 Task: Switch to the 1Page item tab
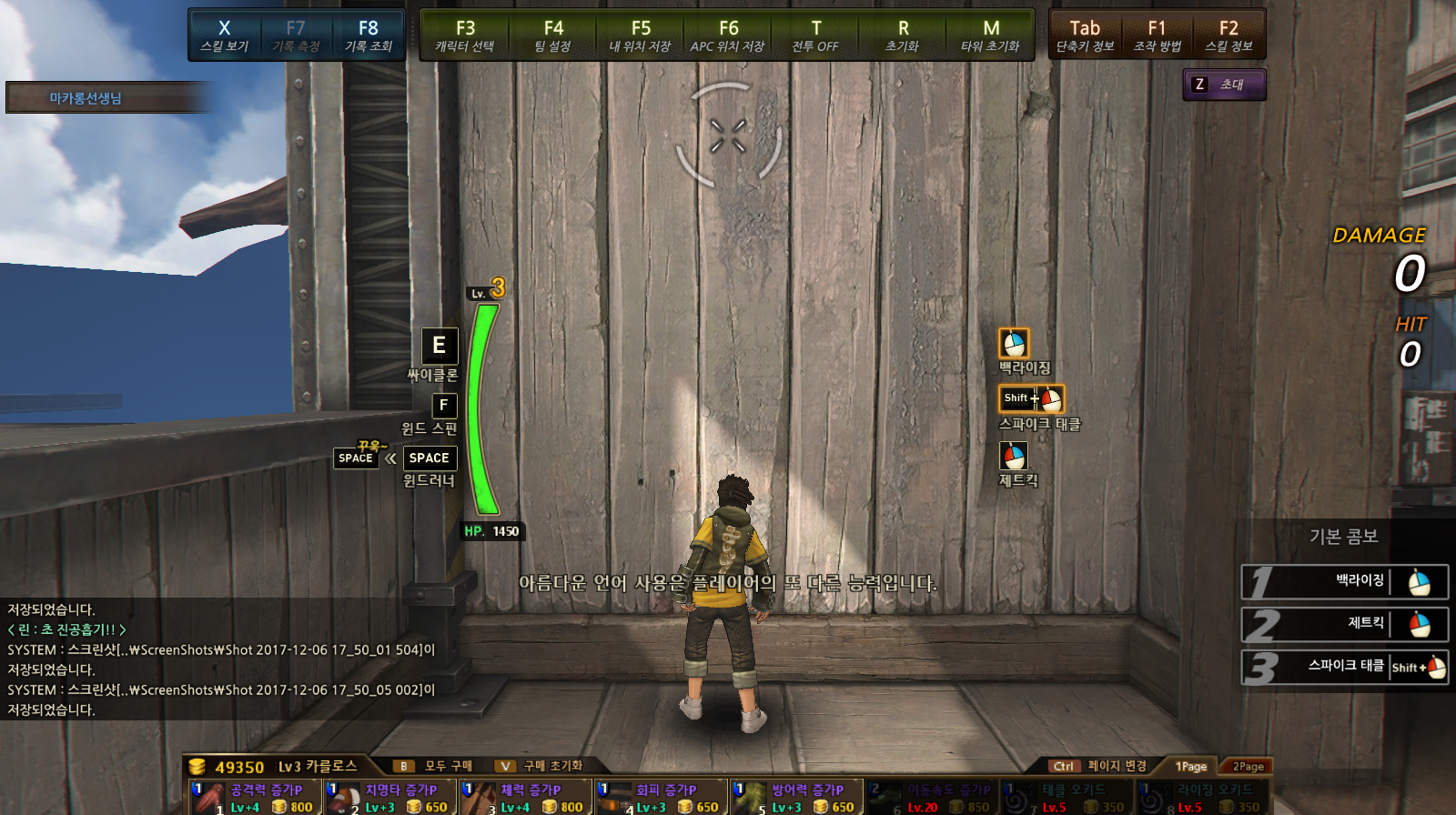(1190, 767)
